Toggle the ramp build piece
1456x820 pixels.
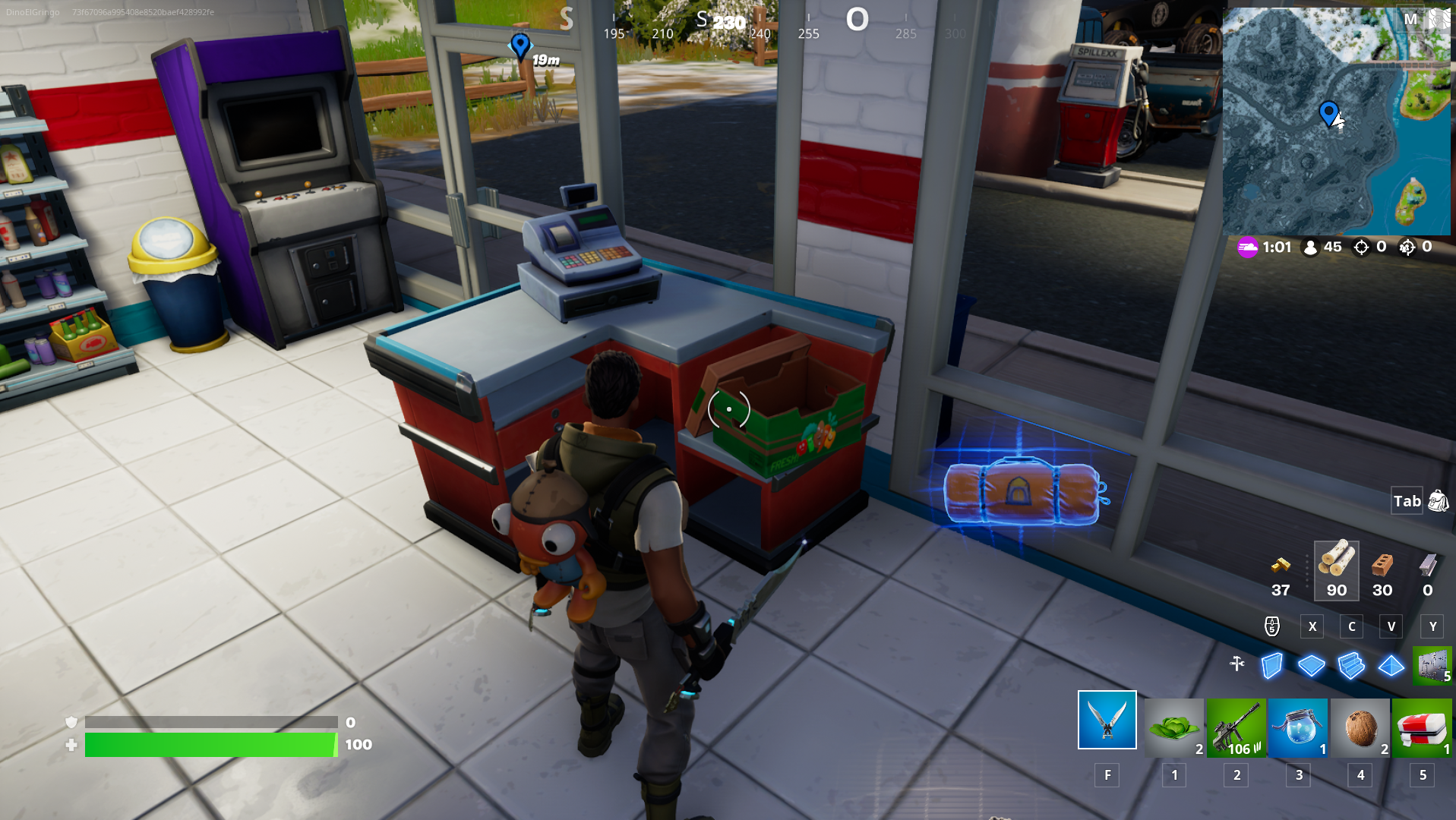(1350, 666)
